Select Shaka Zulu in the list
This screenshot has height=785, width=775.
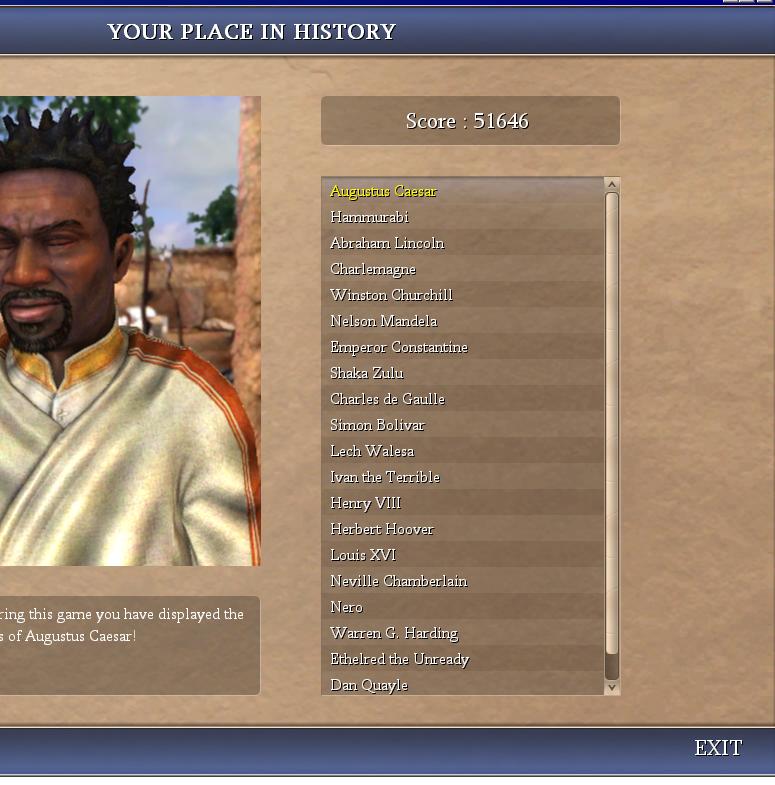click(367, 373)
